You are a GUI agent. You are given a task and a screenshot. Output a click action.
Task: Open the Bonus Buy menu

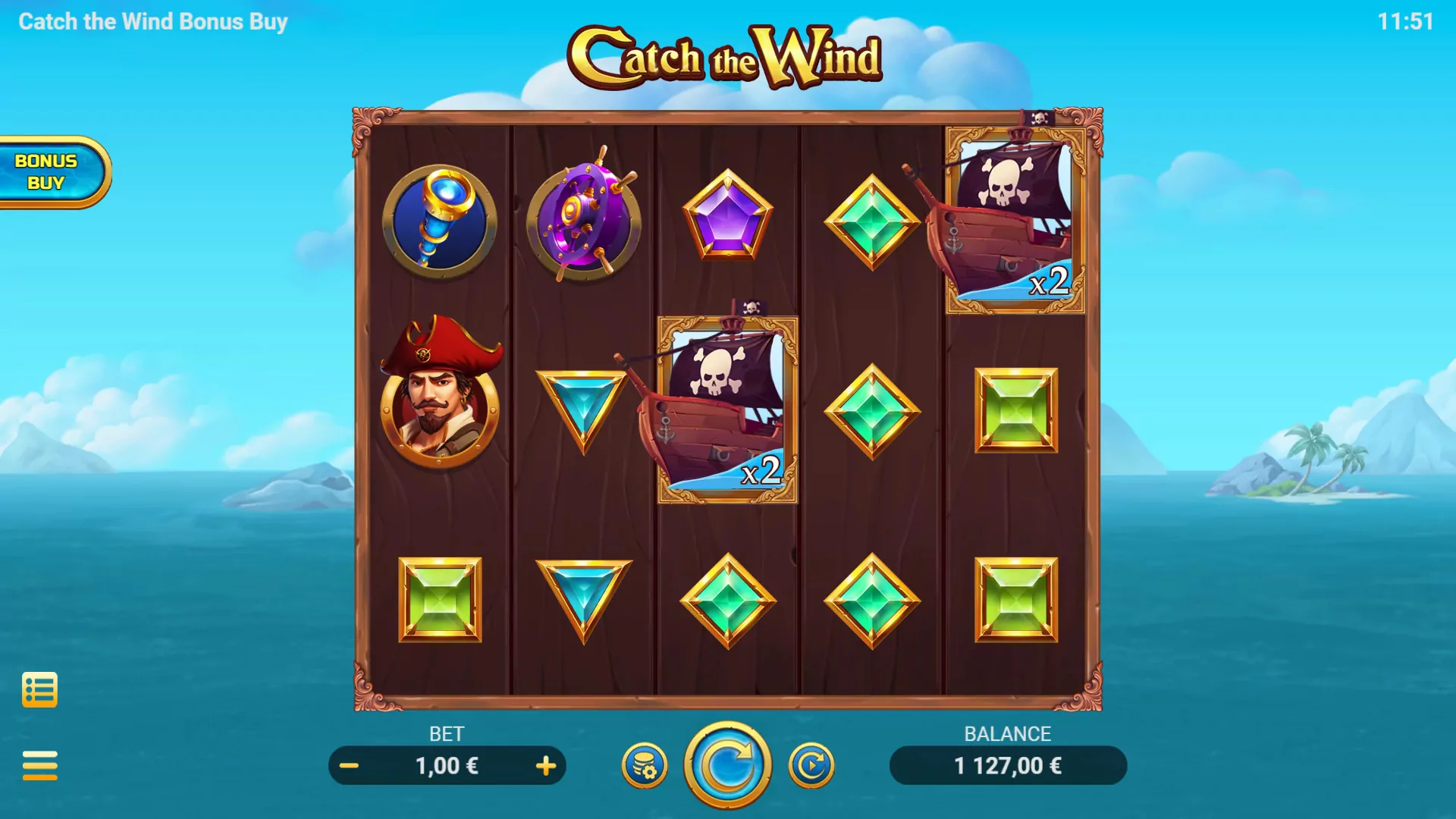pos(47,171)
